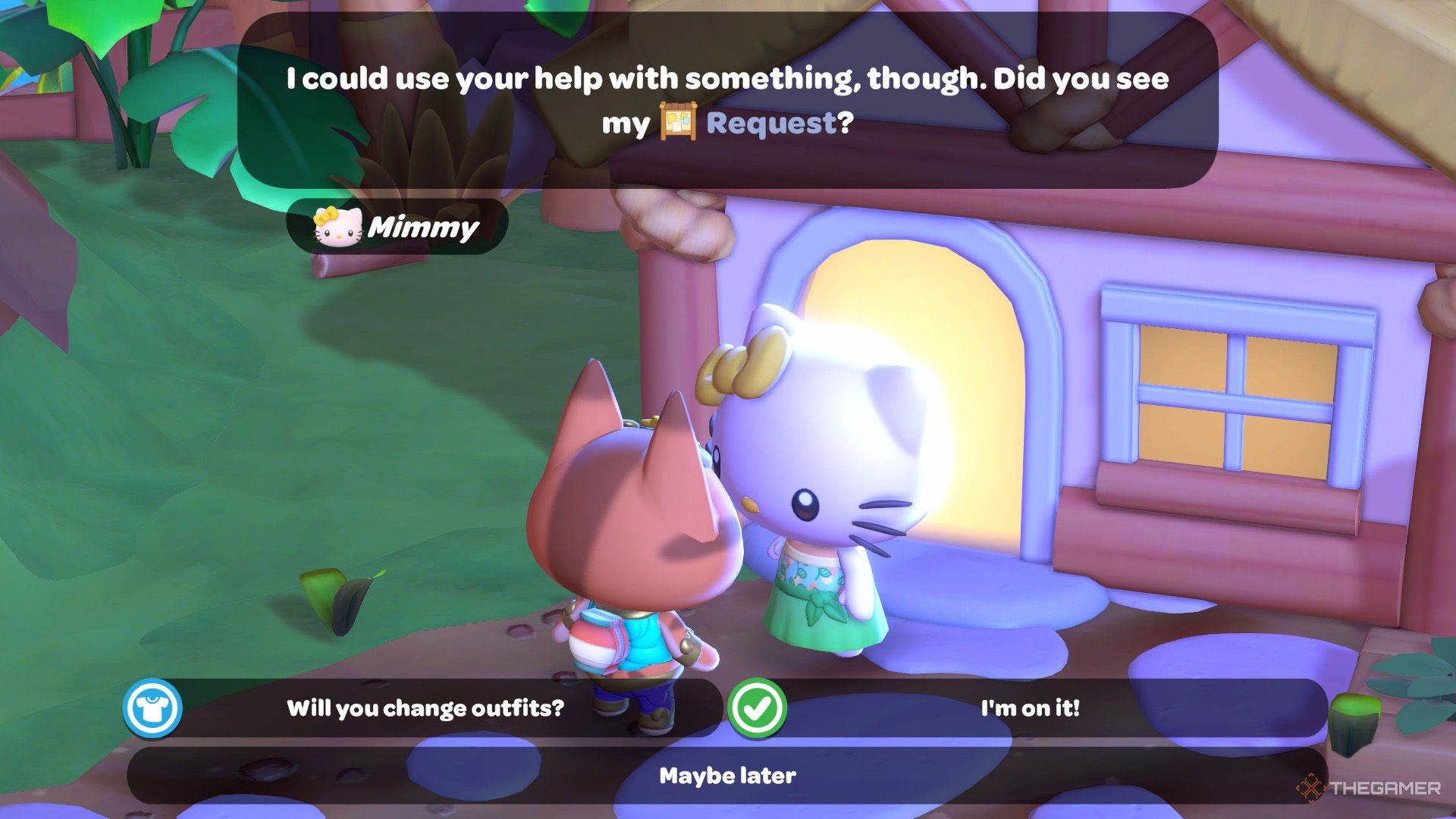Select the "Maybe later" response
Viewport: 1456px width, 819px height.
point(727,776)
